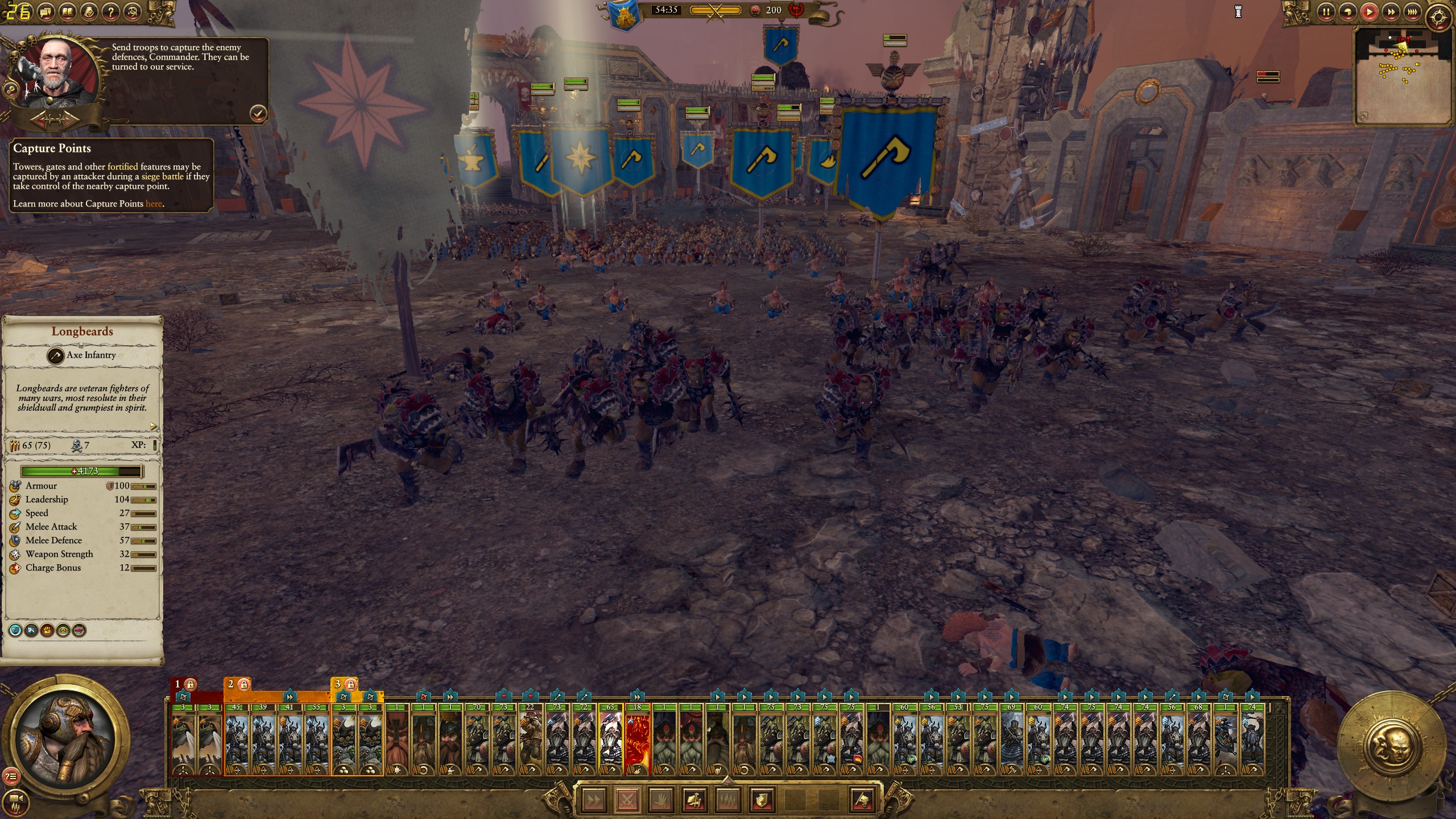Open the advisor gear settings button

pyautogui.click(x=10, y=89)
